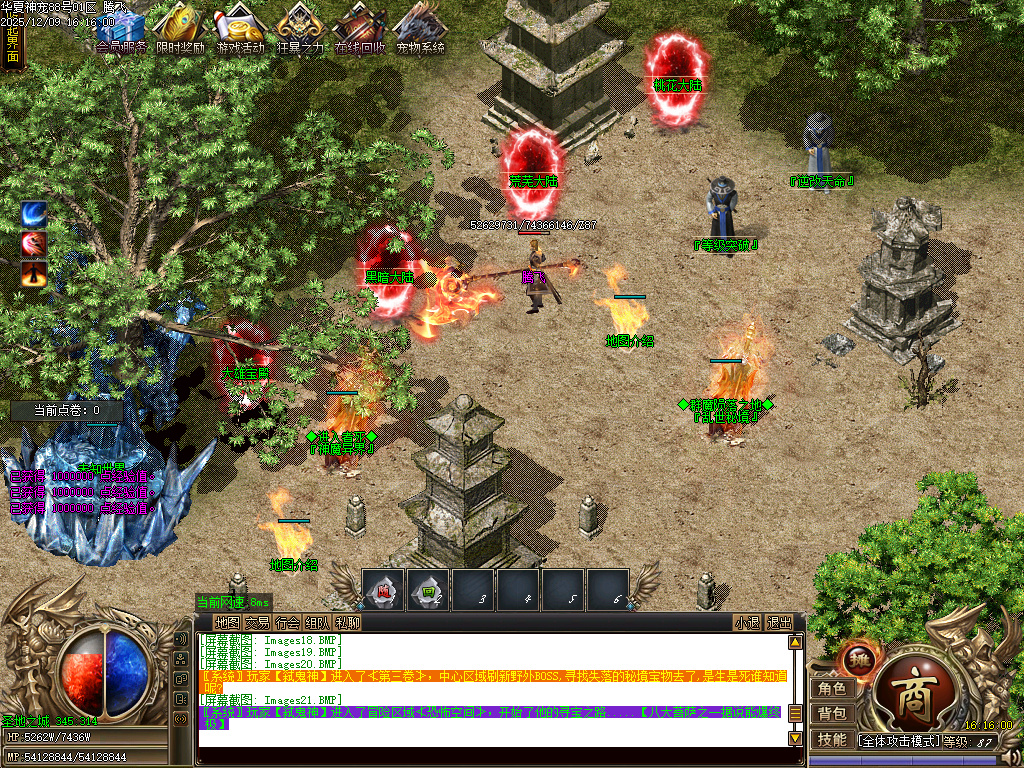1024x768 pixels.
Task: Switch to the 地图 map tab
Action: 227,622
